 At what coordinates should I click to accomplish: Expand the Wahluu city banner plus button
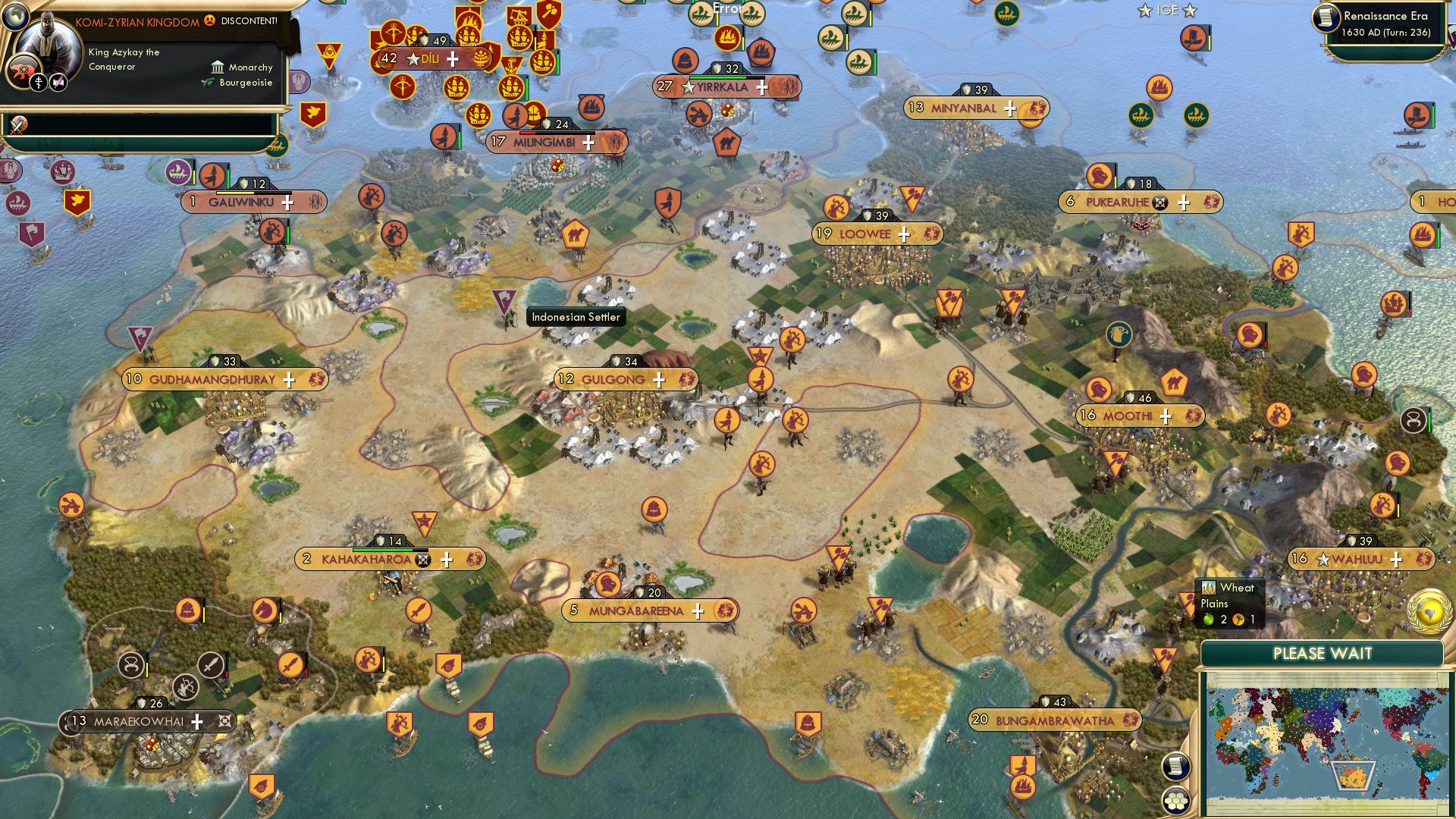1396,559
